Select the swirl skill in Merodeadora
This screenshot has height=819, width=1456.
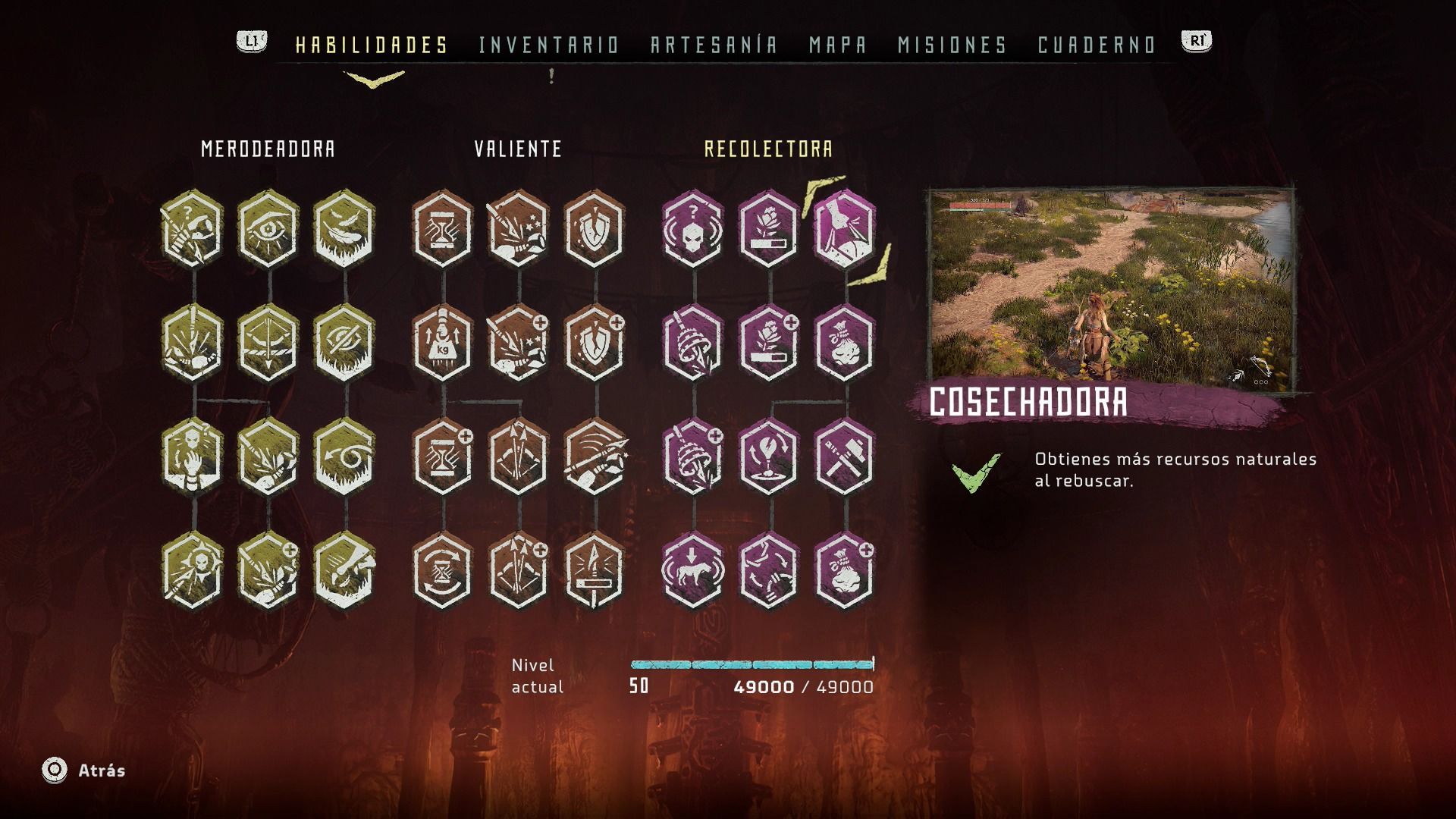click(x=344, y=457)
